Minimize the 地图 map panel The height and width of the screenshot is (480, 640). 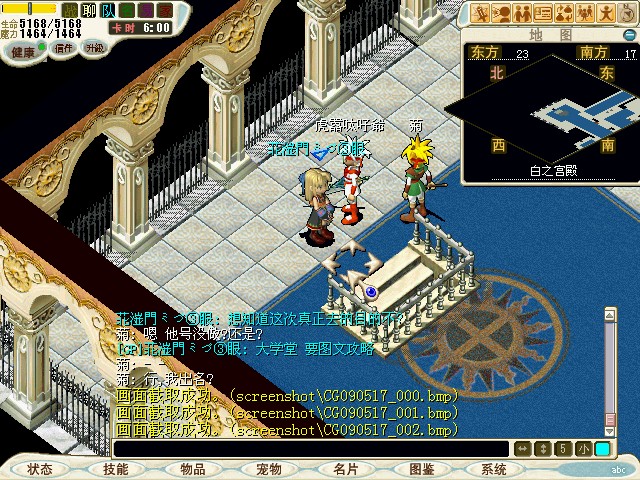click(627, 34)
